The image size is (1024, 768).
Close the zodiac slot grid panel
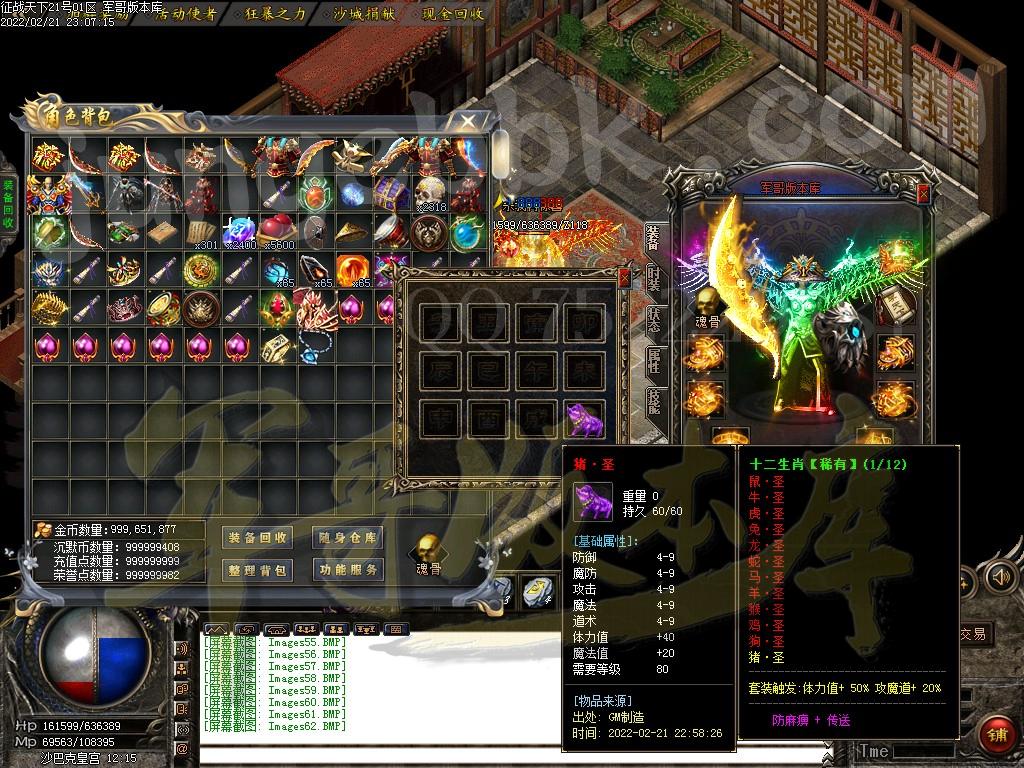(x=625, y=277)
